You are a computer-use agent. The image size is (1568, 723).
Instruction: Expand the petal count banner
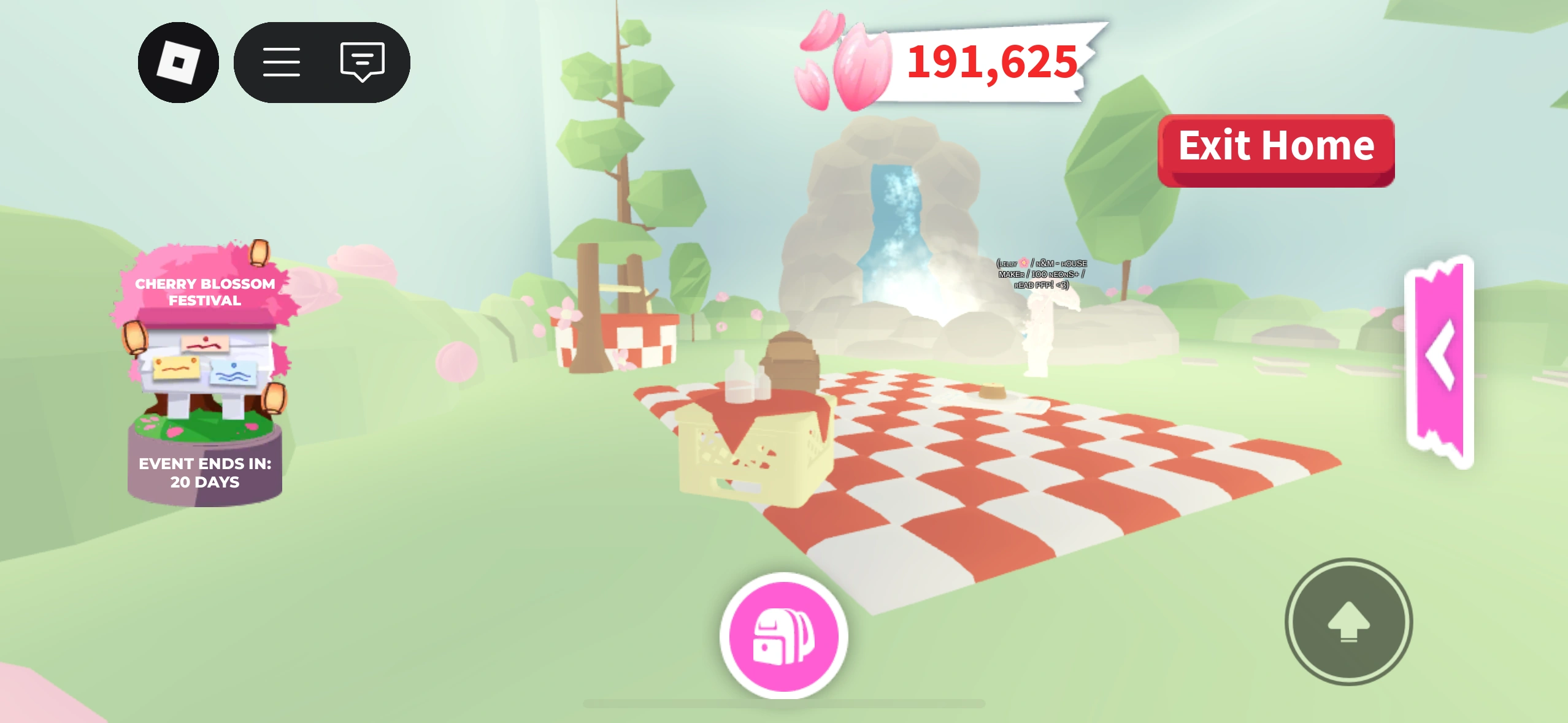[991, 61]
